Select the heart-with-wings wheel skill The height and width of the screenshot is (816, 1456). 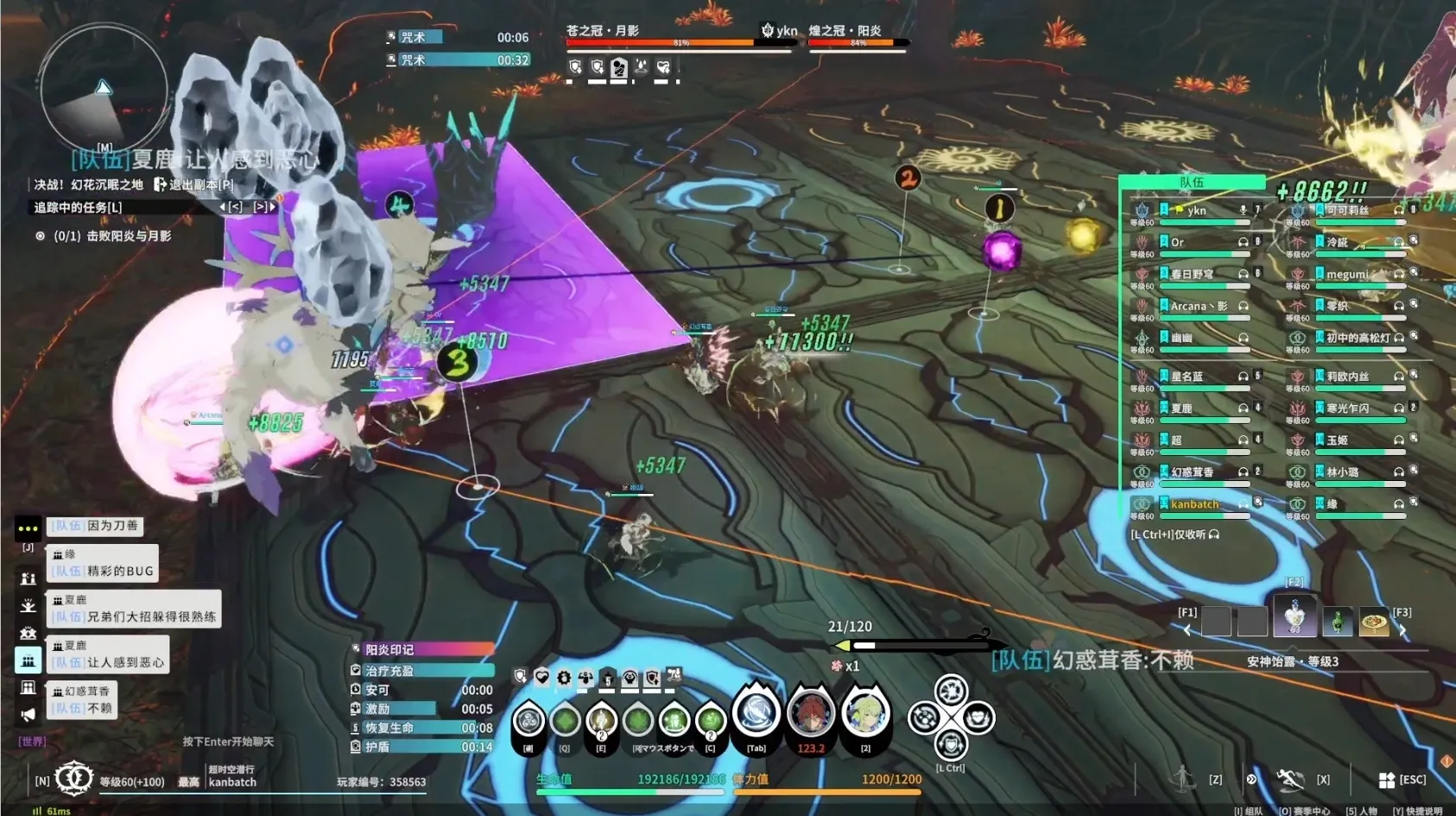[978, 717]
